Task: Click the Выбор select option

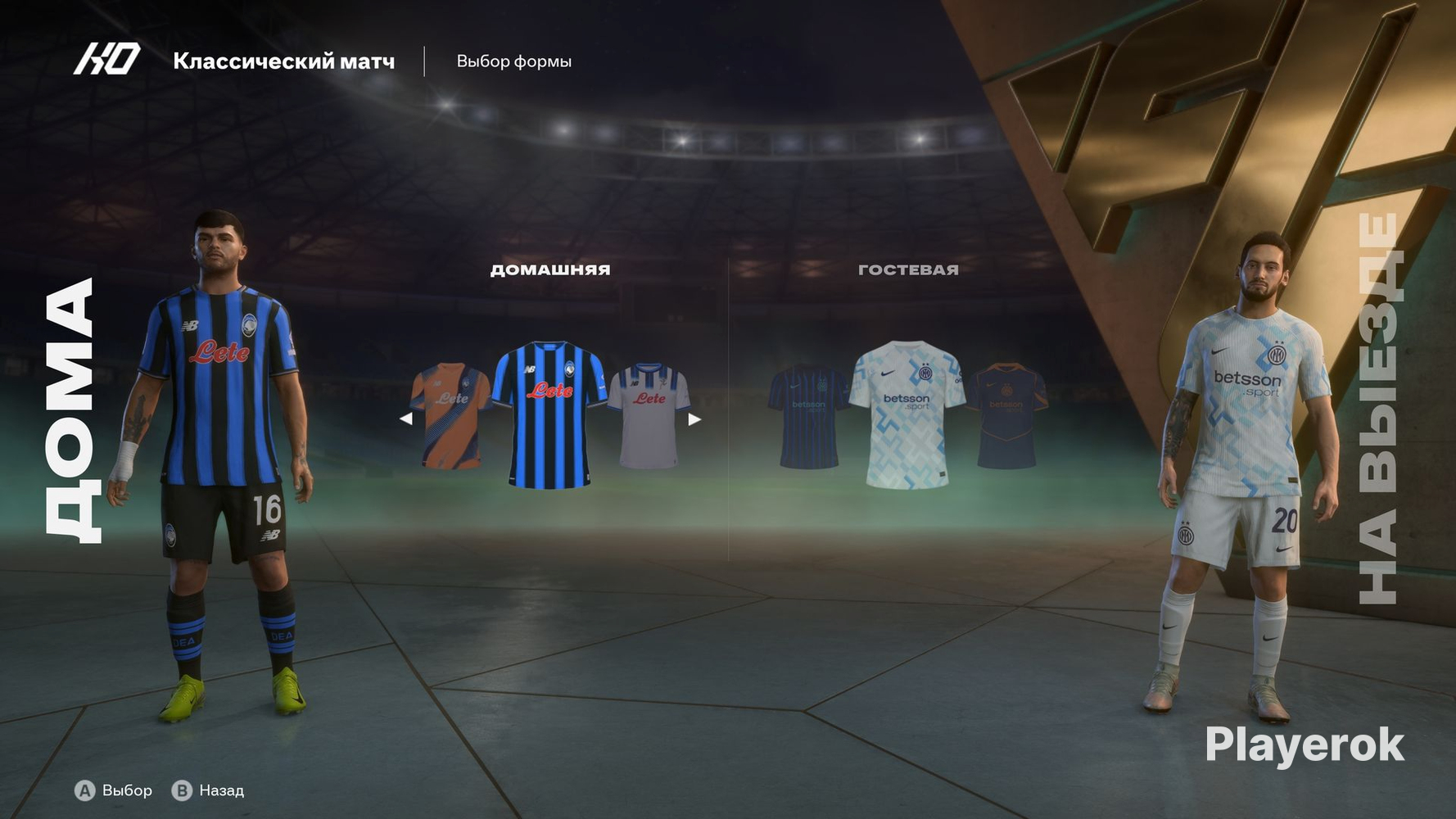Action: [x=114, y=790]
